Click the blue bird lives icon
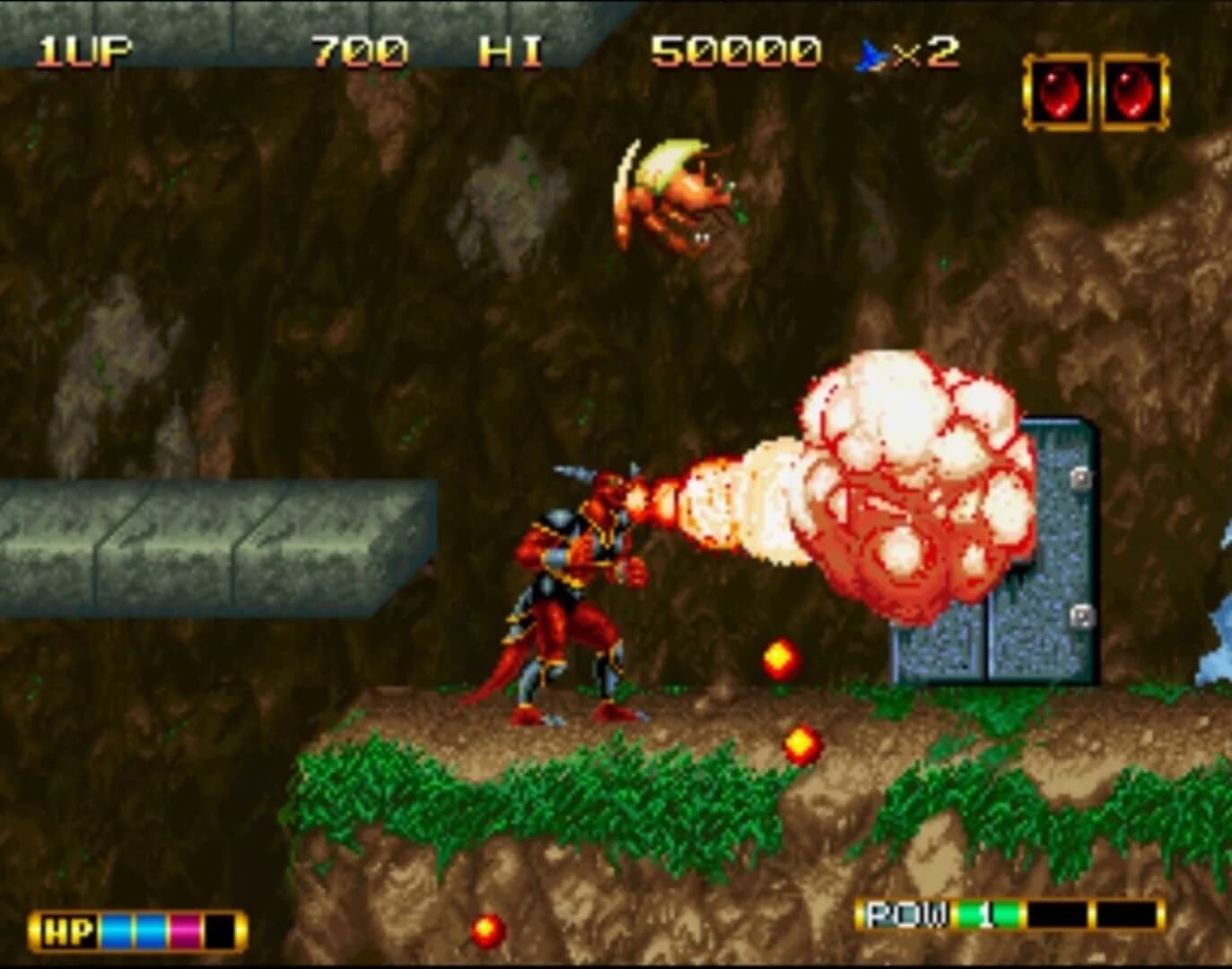 [x=867, y=51]
